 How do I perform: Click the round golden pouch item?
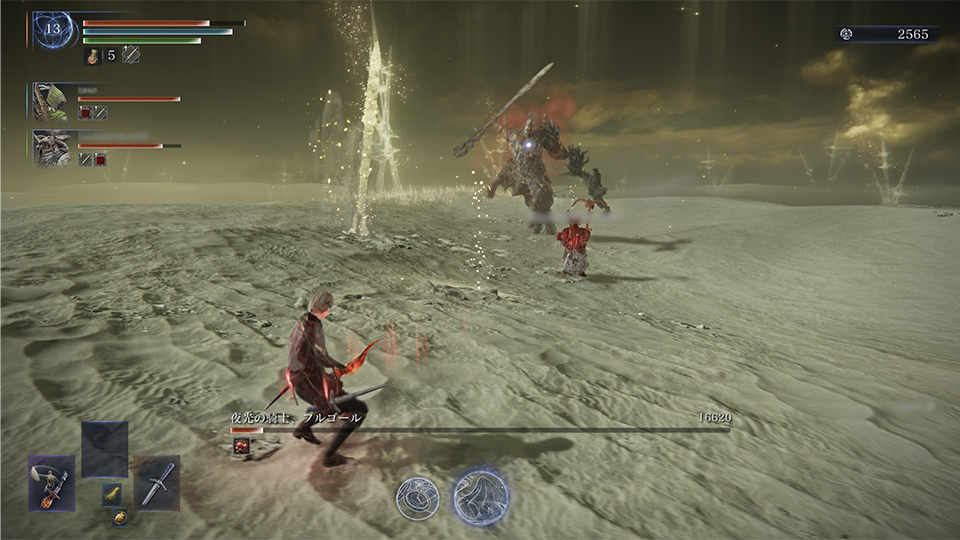tap(119, 517)
